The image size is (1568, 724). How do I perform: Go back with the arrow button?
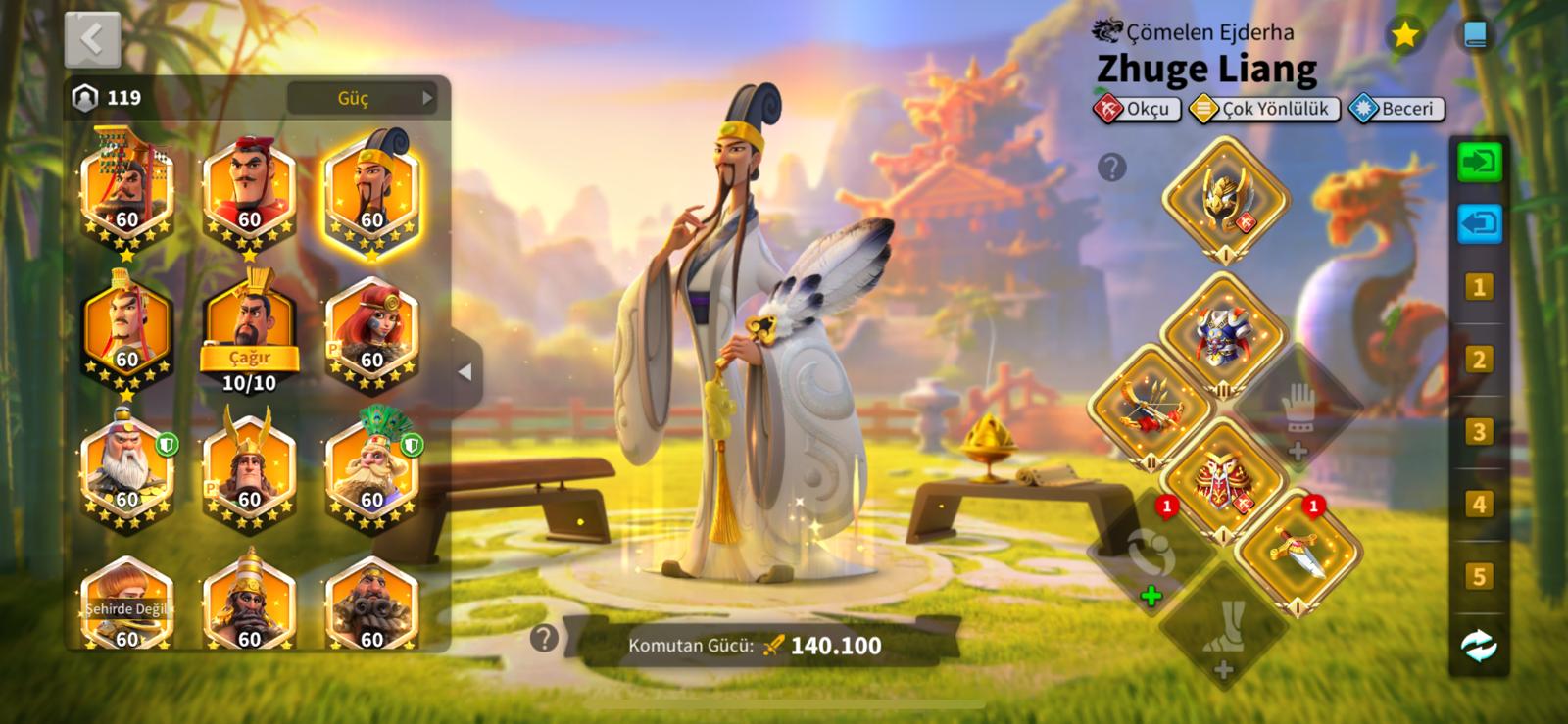[92, 39]
